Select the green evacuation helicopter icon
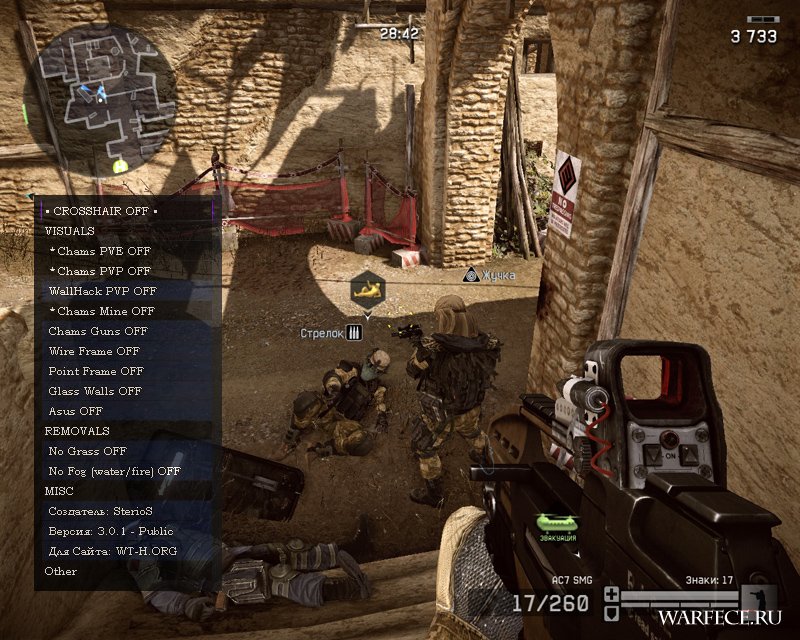Viewport: 800px width, 640px height. (x=557, y=523)
